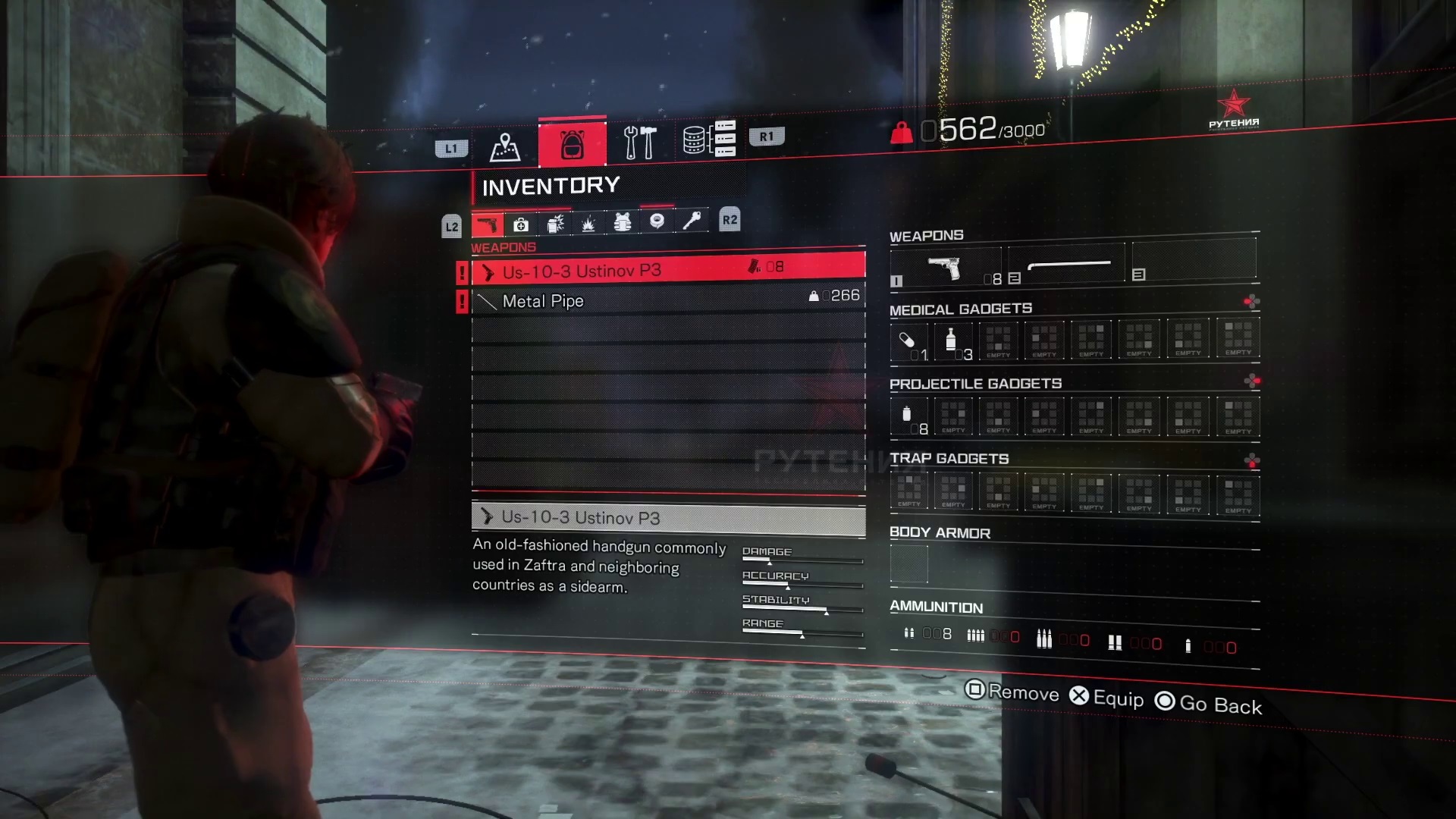The height and width of the screenshot is (819, 1456).
Task: Open the key items category
Action: pos(691,221)
